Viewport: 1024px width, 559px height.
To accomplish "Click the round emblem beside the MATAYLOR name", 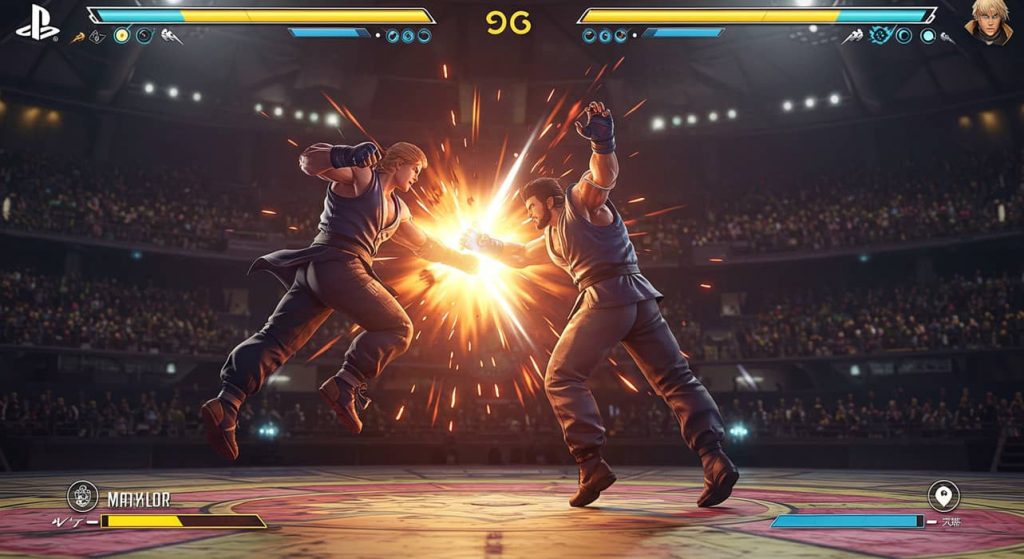I will click(82, 497).
